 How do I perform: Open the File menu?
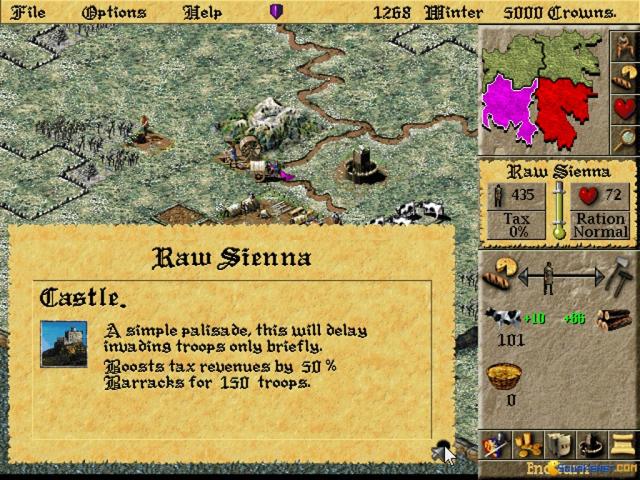point(27,12)
